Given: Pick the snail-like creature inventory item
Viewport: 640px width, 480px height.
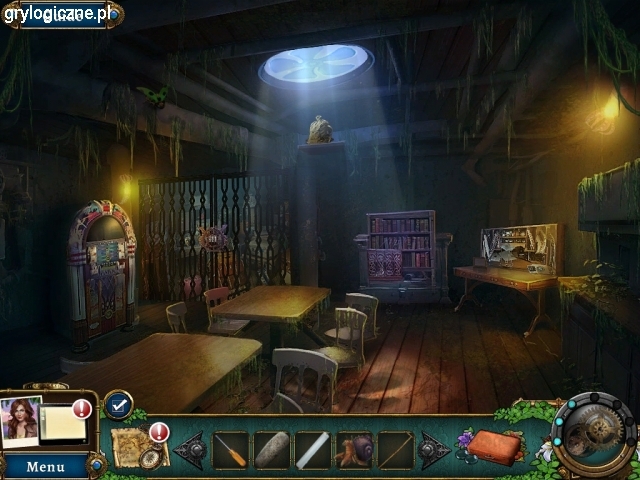Looking at the screenshot, I should coord(354,450).
